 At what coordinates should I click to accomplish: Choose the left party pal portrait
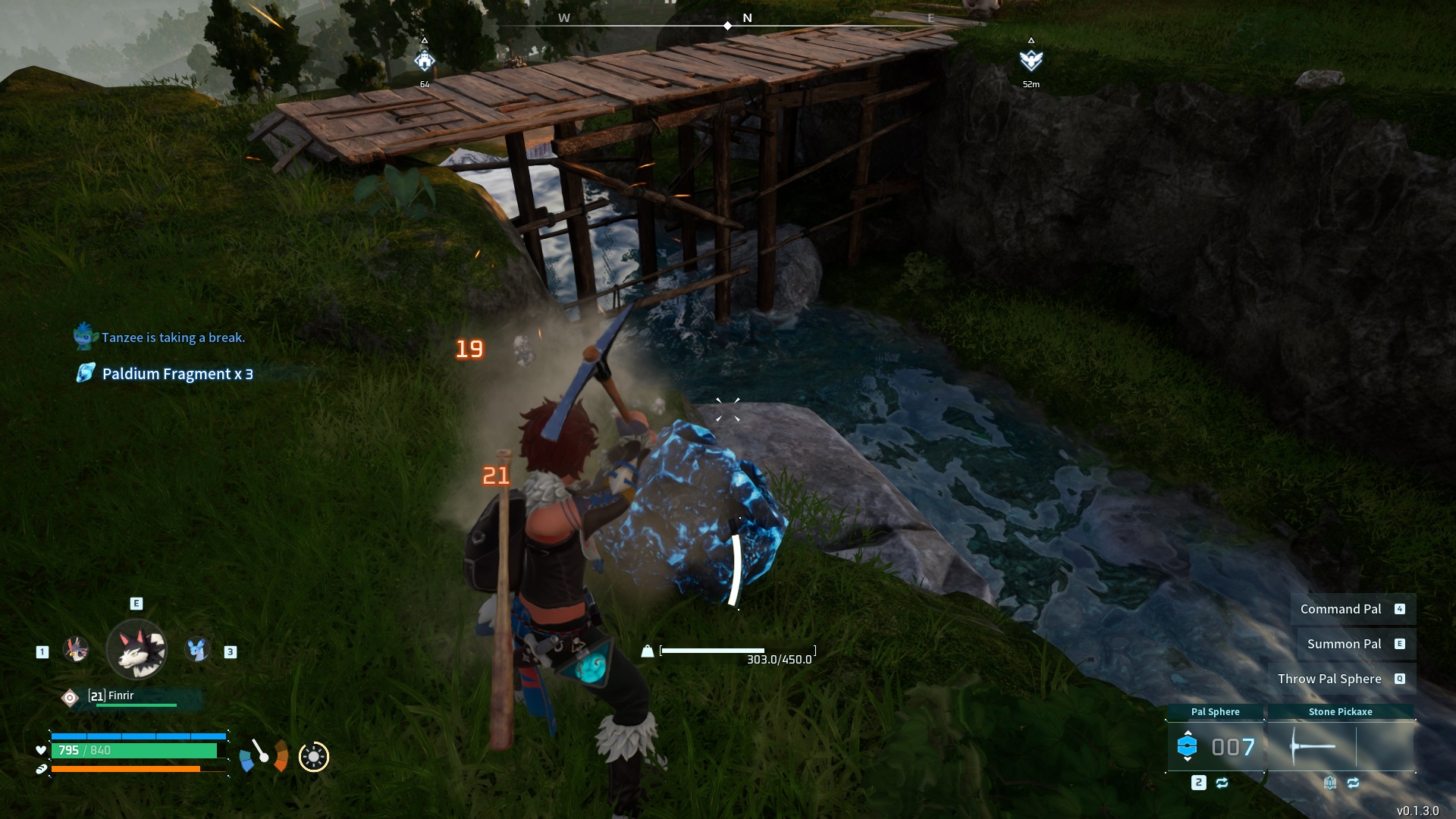tap(76, 650)
